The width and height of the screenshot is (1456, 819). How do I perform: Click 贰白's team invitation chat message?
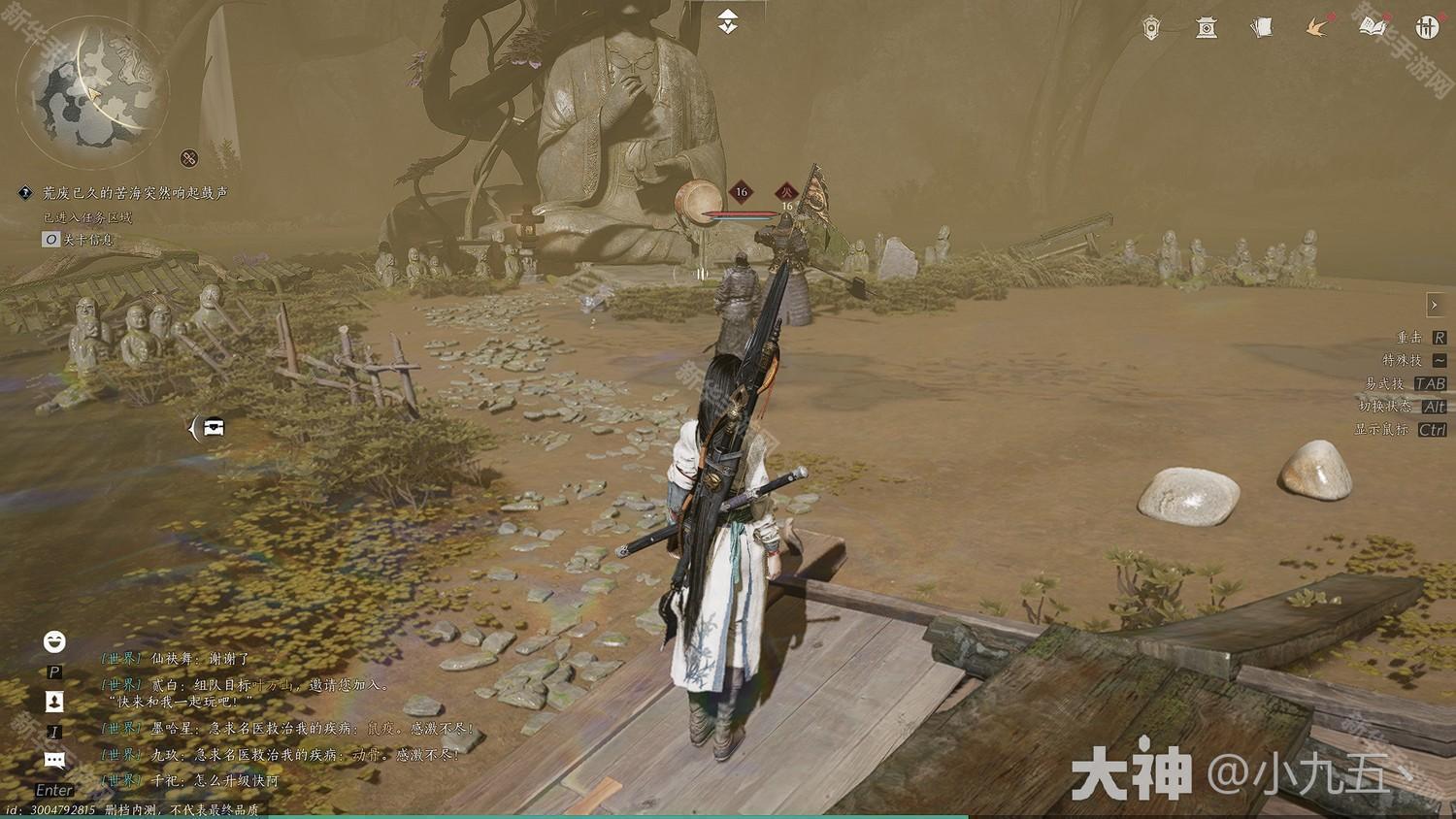pyautogui.click(x=248, y=685)
